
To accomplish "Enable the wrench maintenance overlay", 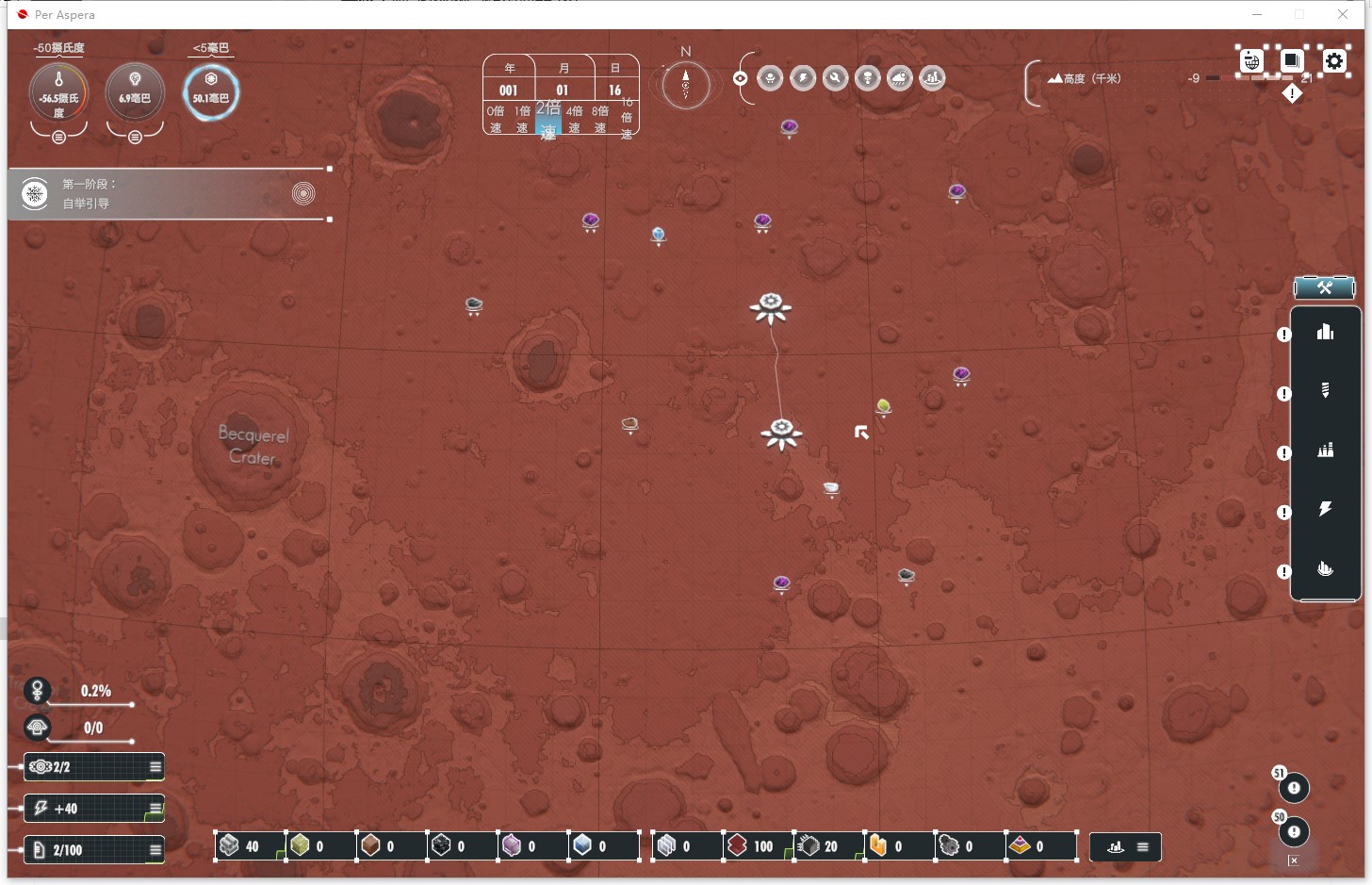I will (x=835, y=78).
